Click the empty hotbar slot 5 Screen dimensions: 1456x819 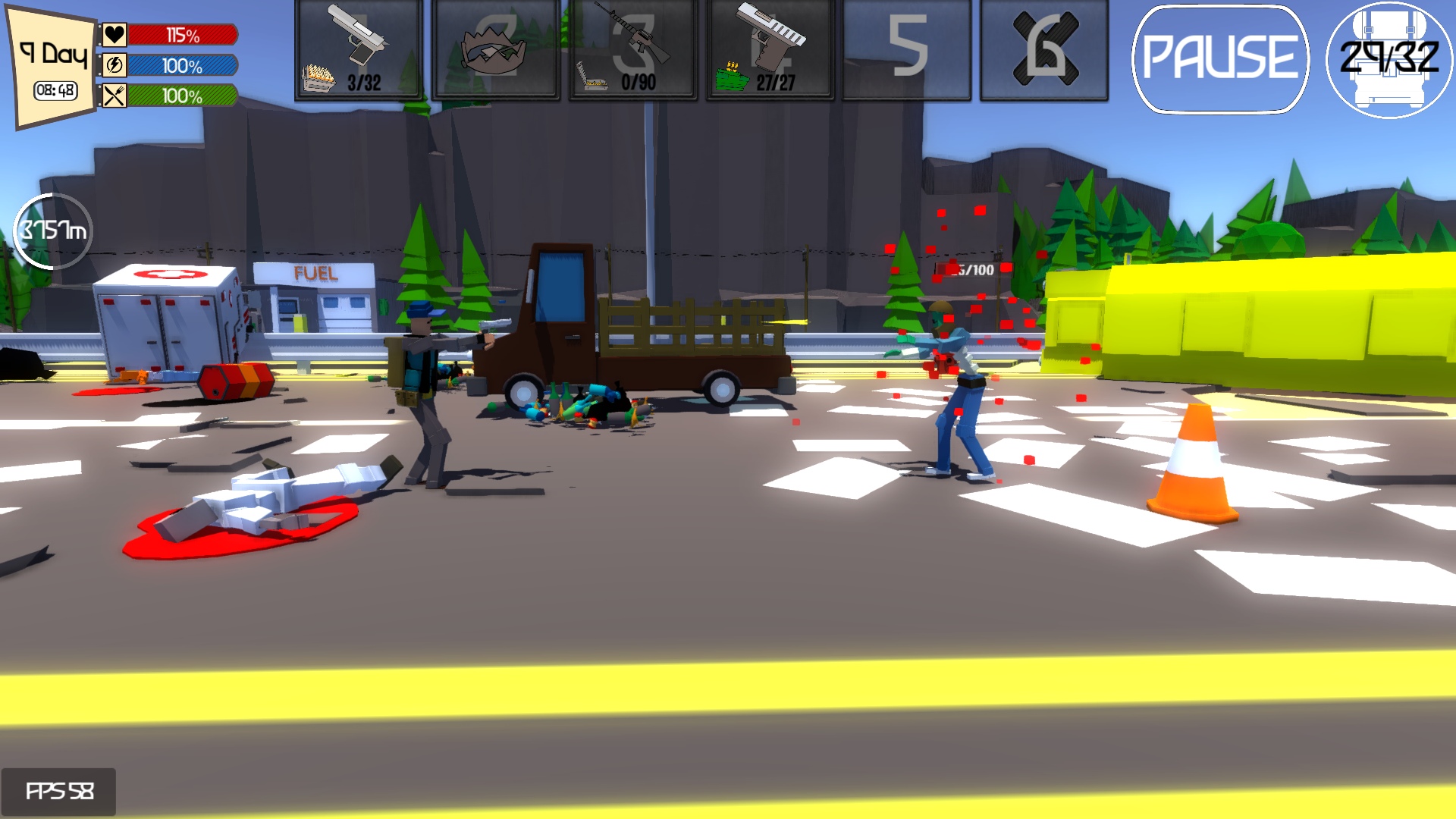click(x=907, y=49)
